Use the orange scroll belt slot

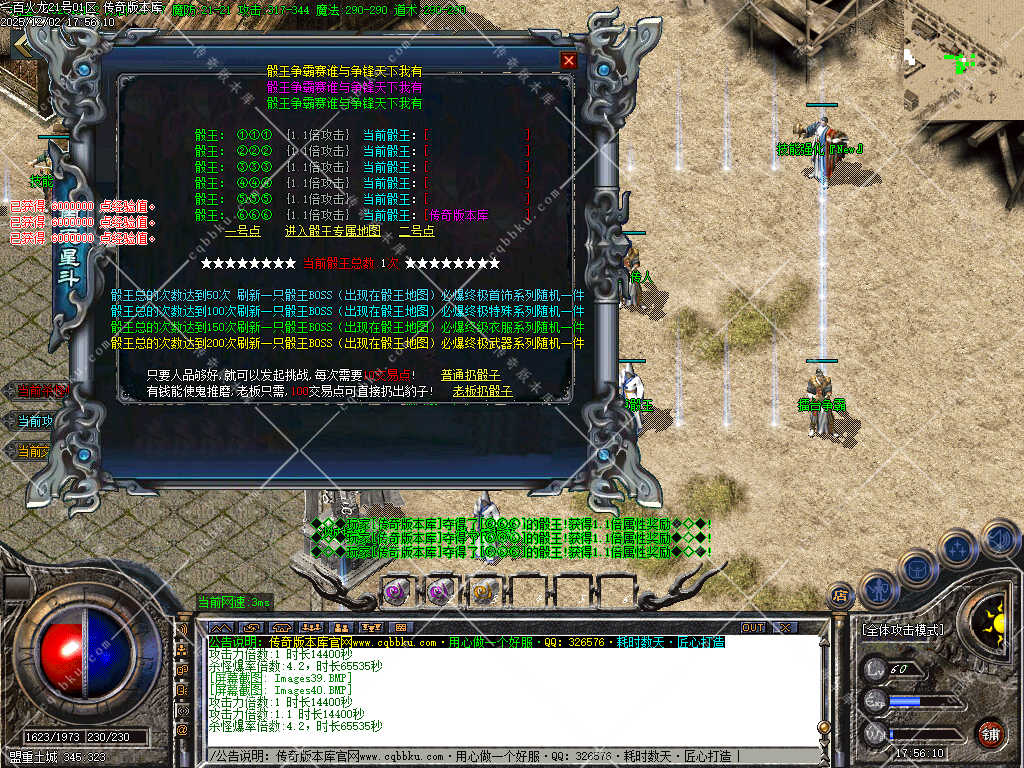coord(485,591)
